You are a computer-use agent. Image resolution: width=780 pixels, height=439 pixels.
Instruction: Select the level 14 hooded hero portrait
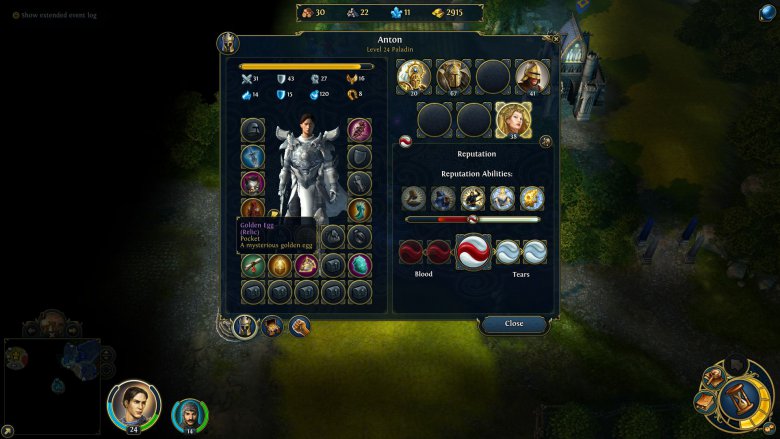187,414
